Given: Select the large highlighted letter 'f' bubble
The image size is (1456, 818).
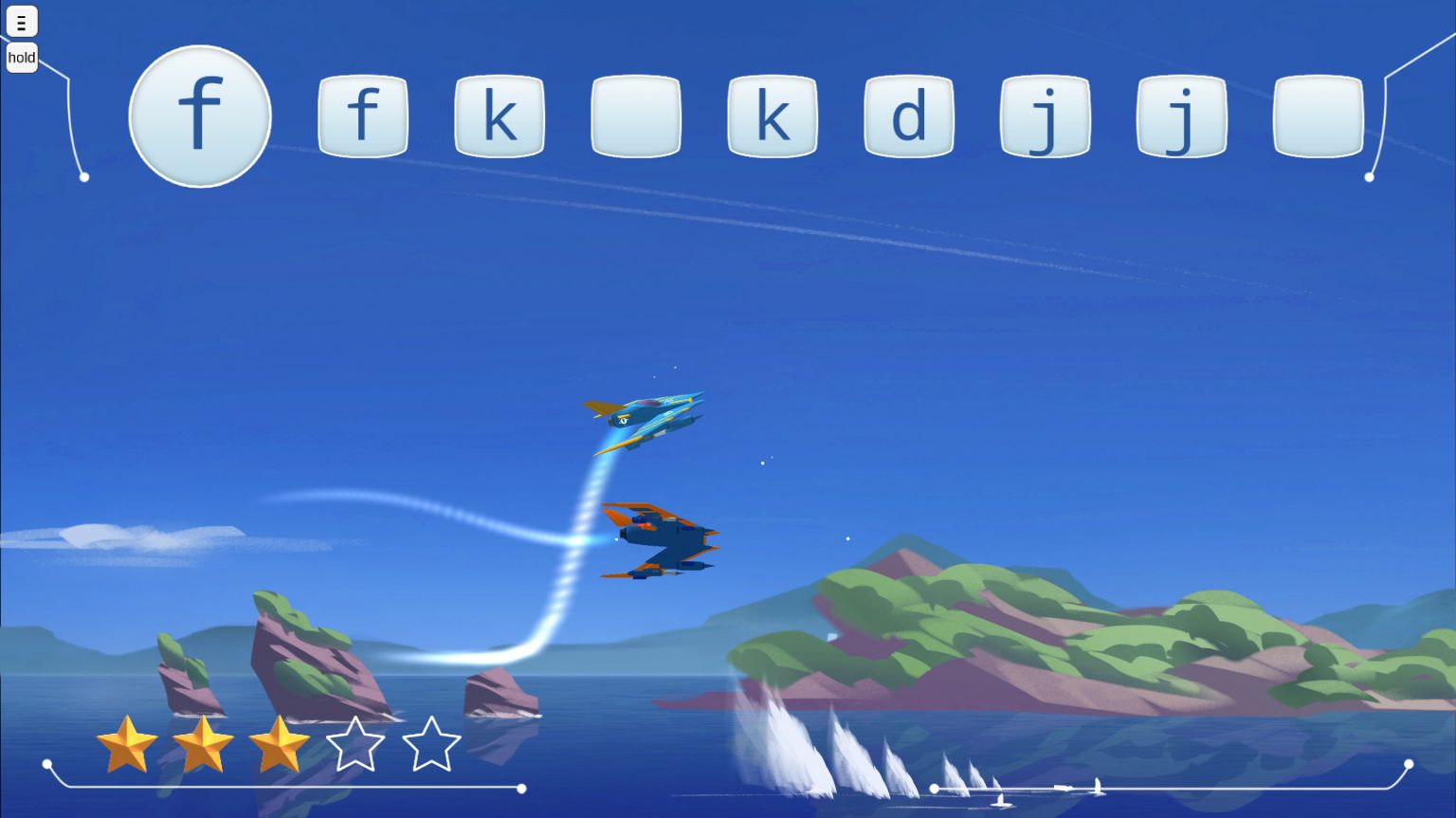Looking at the screenshot, I should pyautogui.click(x=200, y=114).
